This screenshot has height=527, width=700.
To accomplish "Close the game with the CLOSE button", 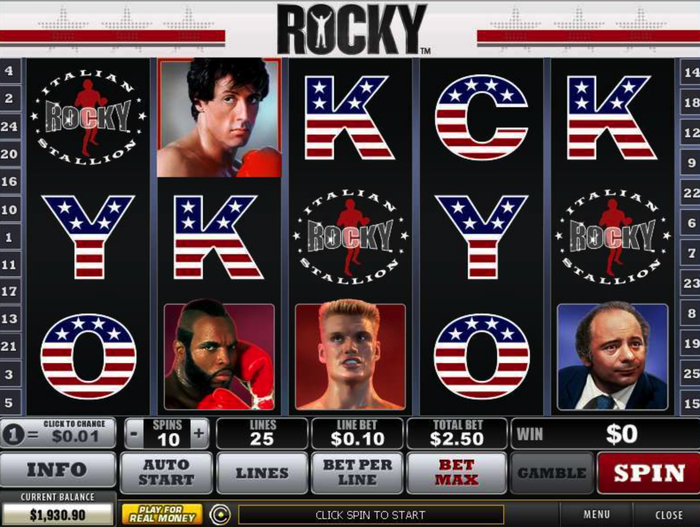I will coord(669,515).
